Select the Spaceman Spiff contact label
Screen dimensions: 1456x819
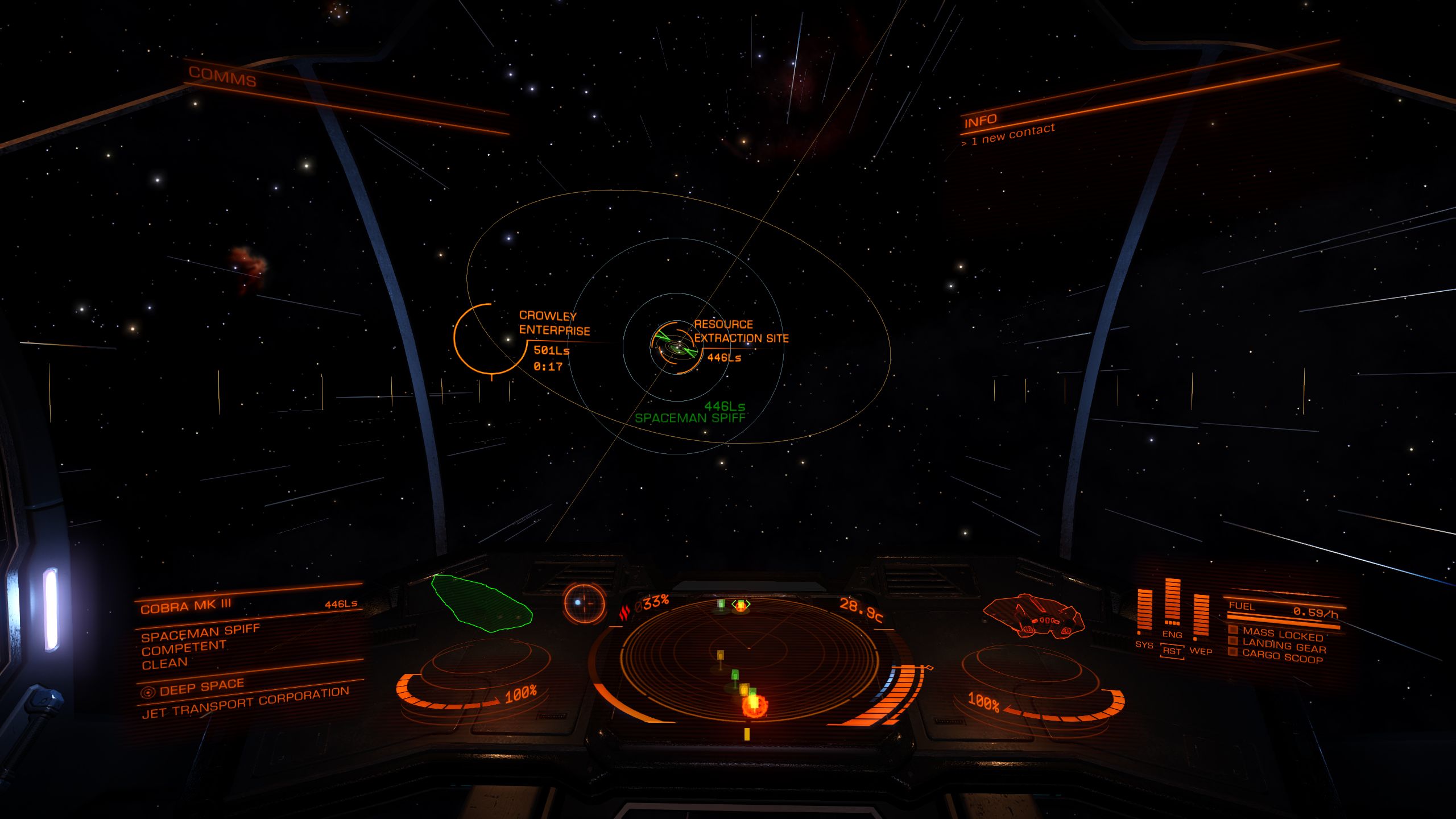[689, 418]
